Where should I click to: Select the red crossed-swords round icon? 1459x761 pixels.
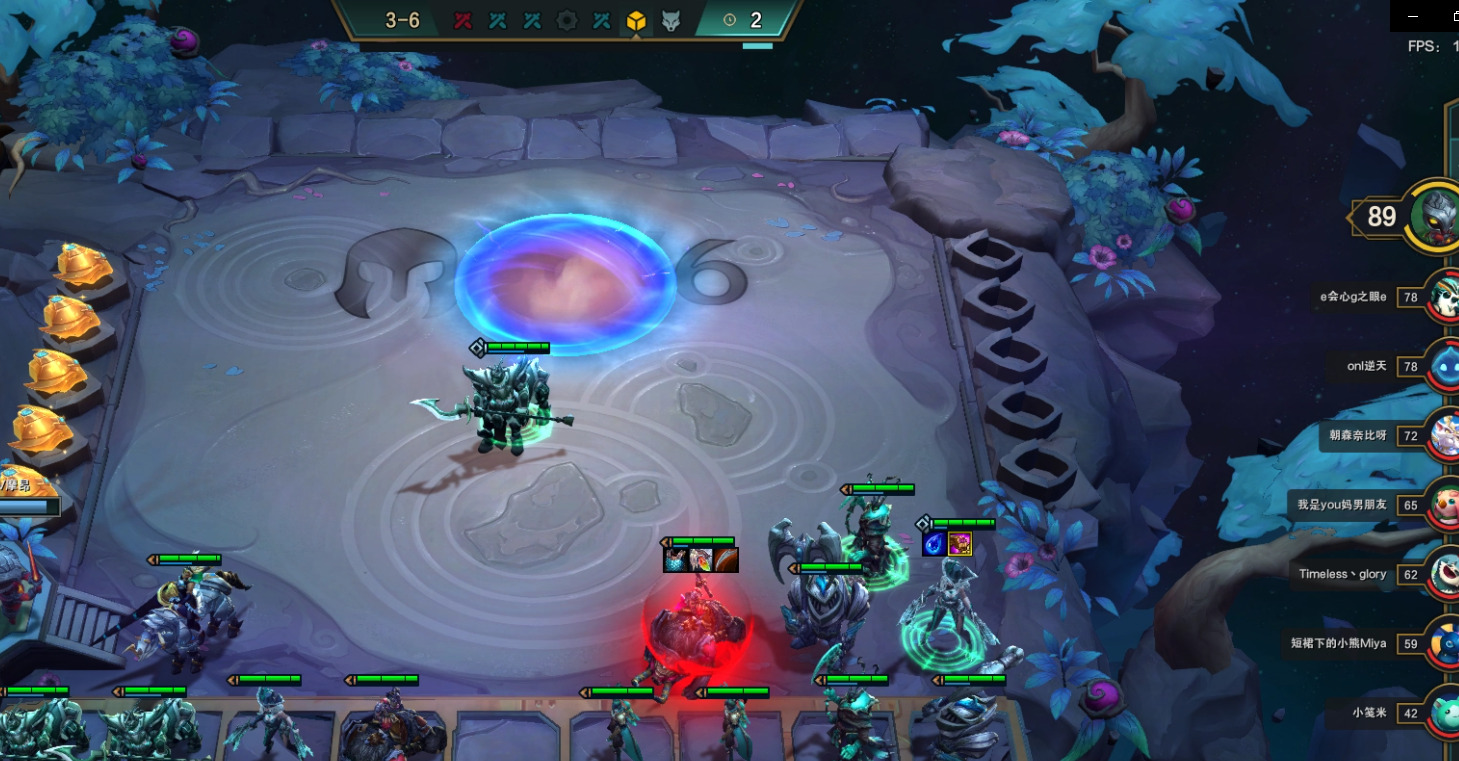pyautogui.click(x=463, y=20)
